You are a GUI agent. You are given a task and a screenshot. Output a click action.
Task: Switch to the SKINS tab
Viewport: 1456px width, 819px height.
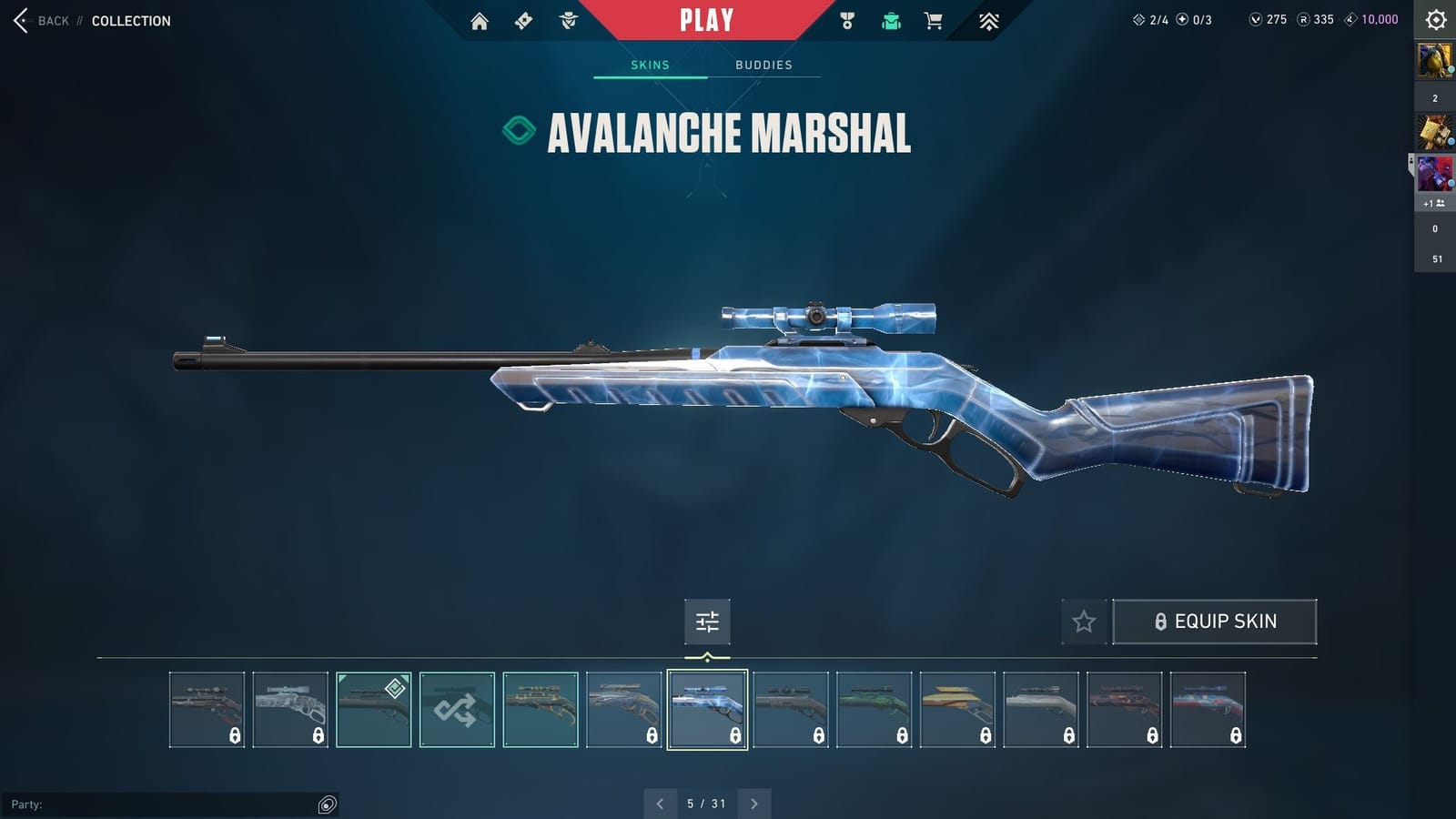pos(650,65)
